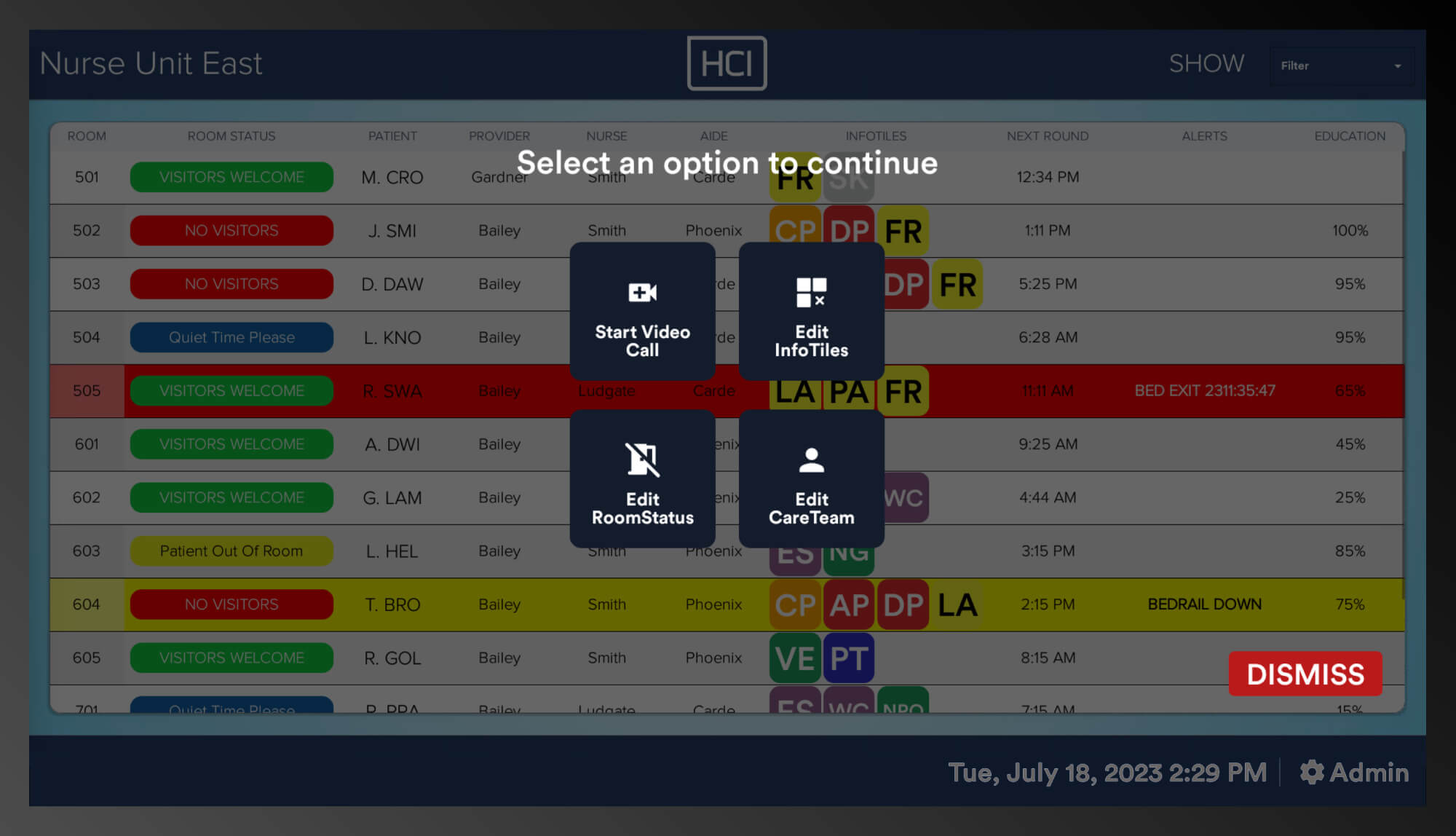Screen dimensions: 1456x836
Task: Click the FR infotile for room 502
Action: click(903, 230)
